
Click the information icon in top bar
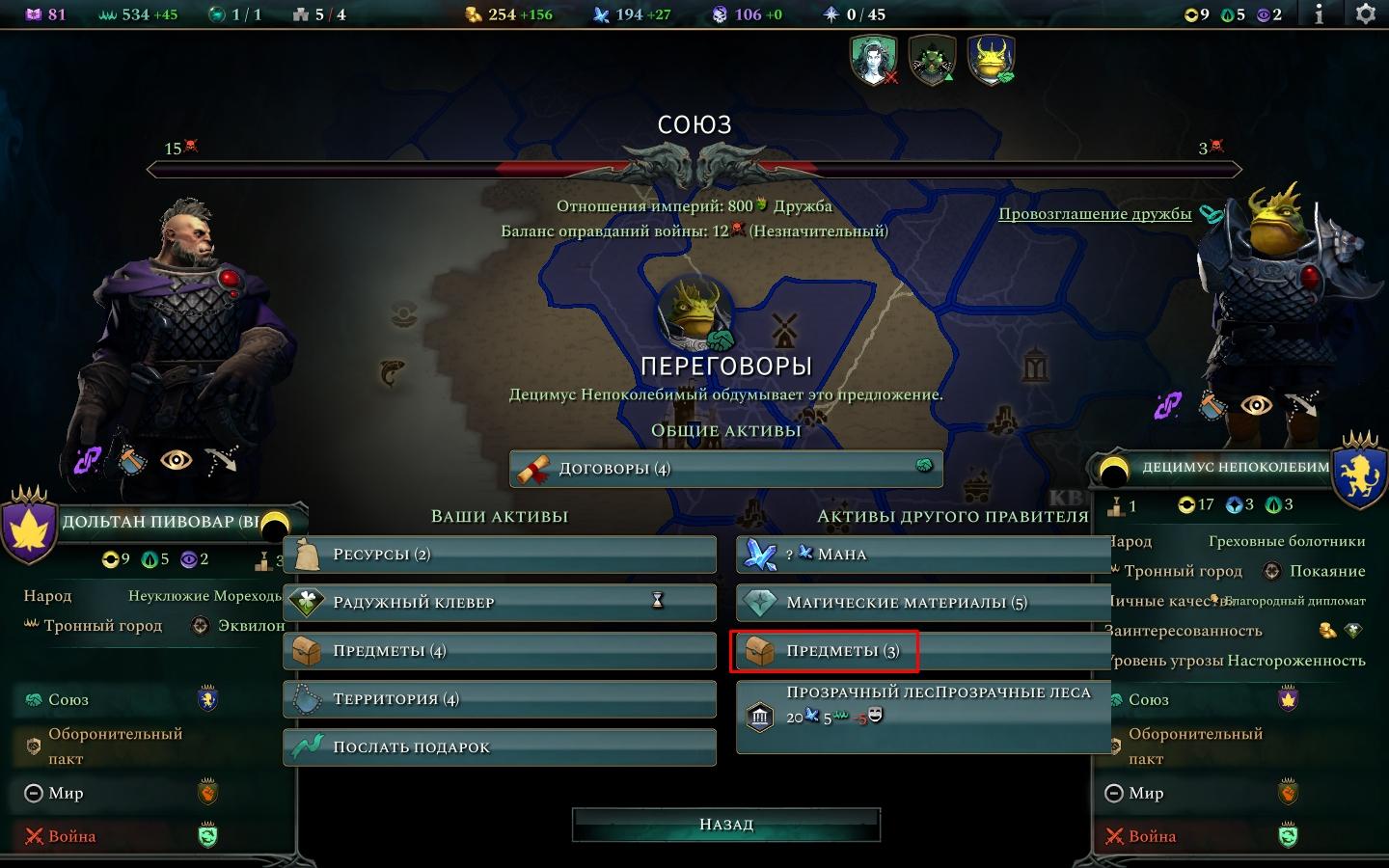click(1319, 14)
